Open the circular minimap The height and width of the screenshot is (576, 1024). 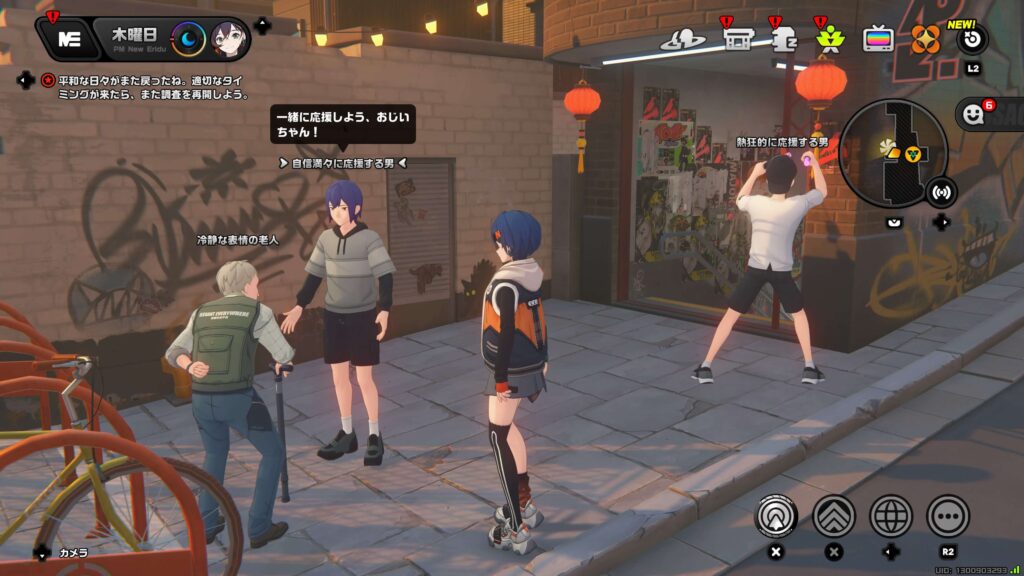click(892, 153)
